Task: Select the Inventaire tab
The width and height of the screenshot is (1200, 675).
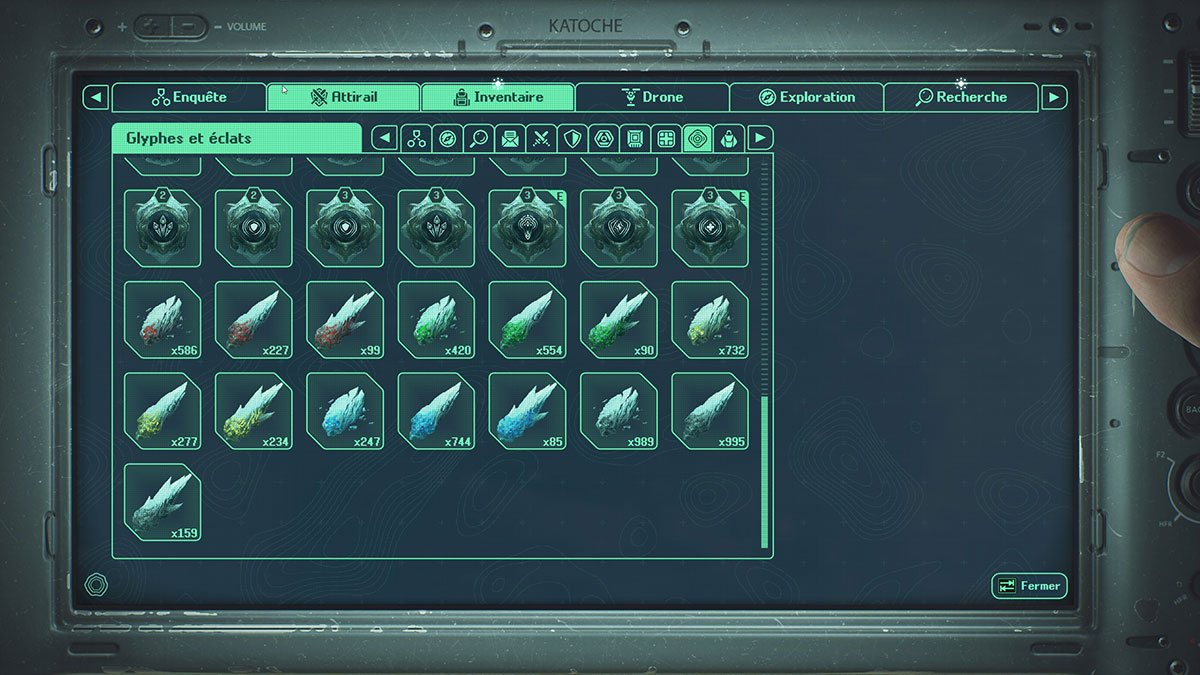Action: point(497,97)
